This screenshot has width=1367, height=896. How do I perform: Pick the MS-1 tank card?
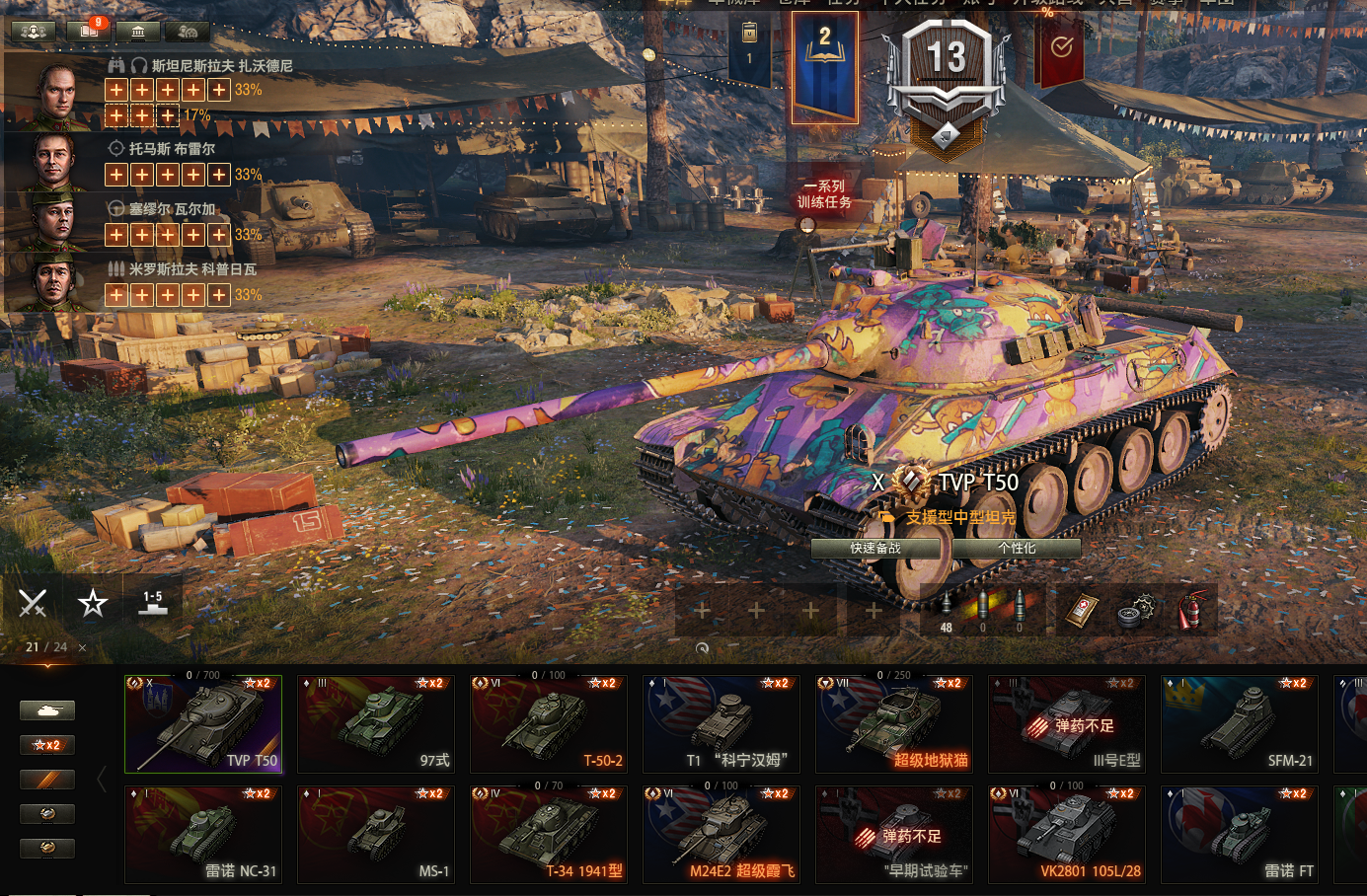tap(376, 835)
